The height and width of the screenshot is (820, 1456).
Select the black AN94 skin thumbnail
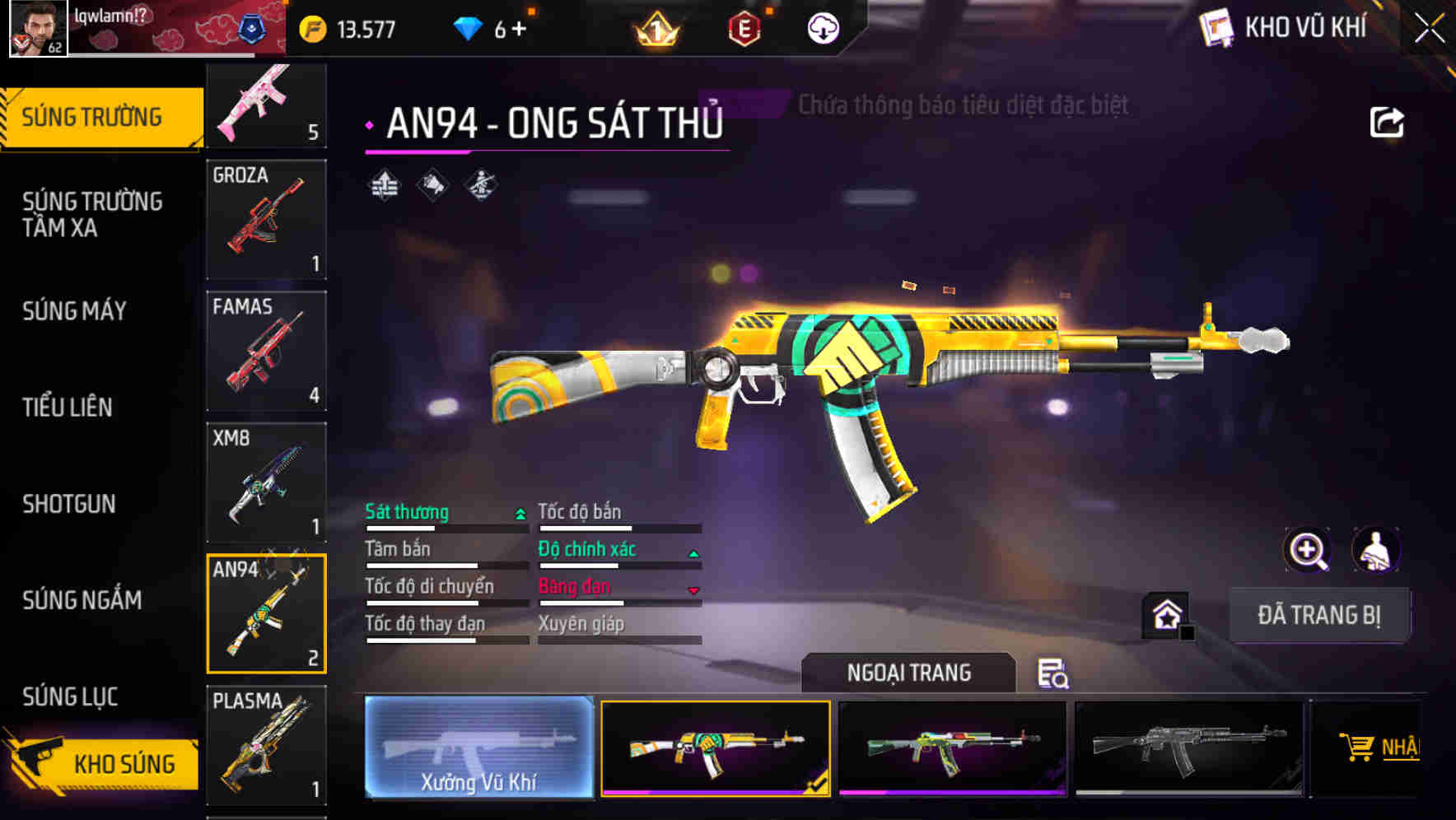coord(1188,748)
